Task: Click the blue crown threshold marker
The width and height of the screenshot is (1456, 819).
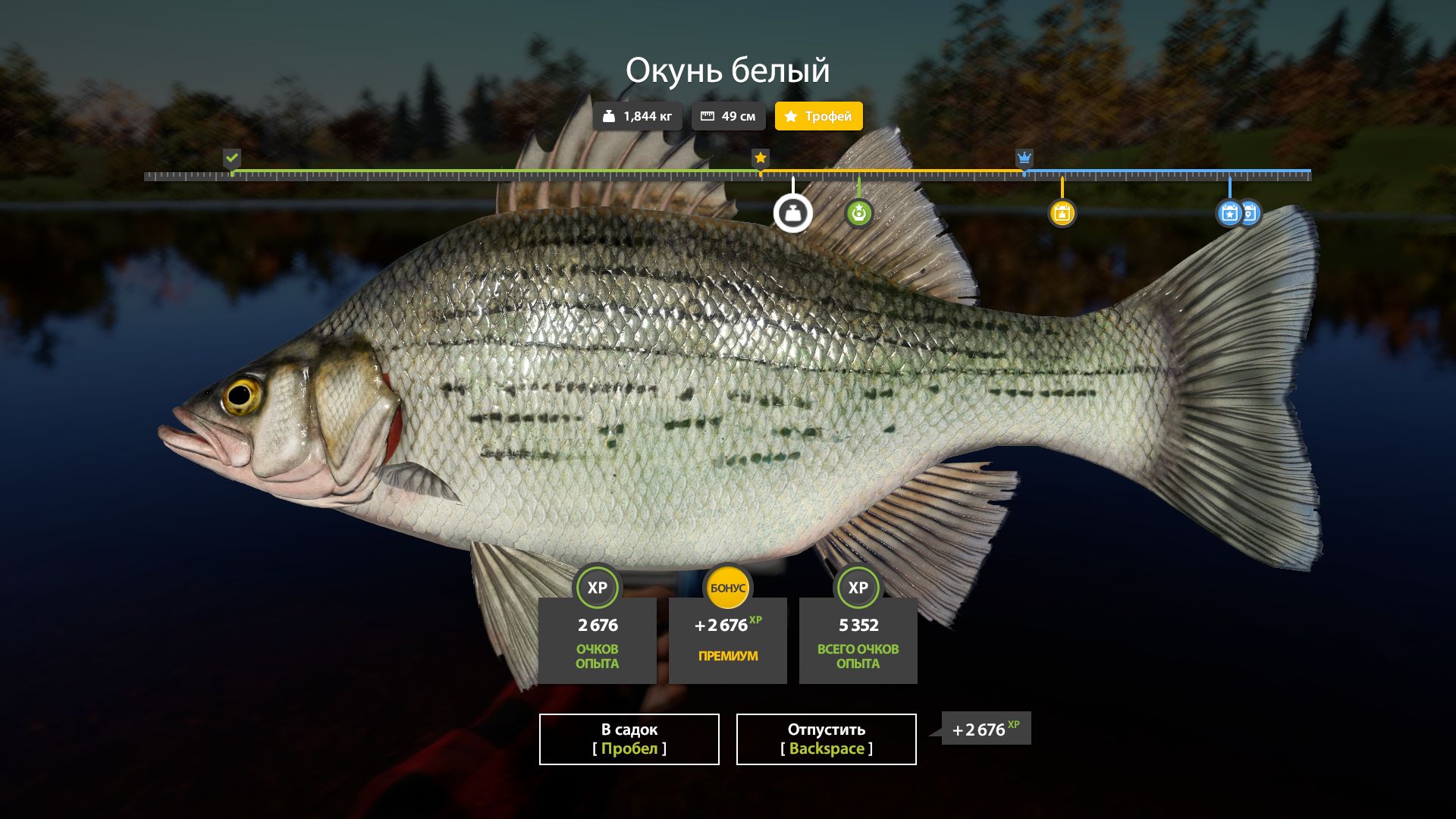Action: [x=1024, y=158]
